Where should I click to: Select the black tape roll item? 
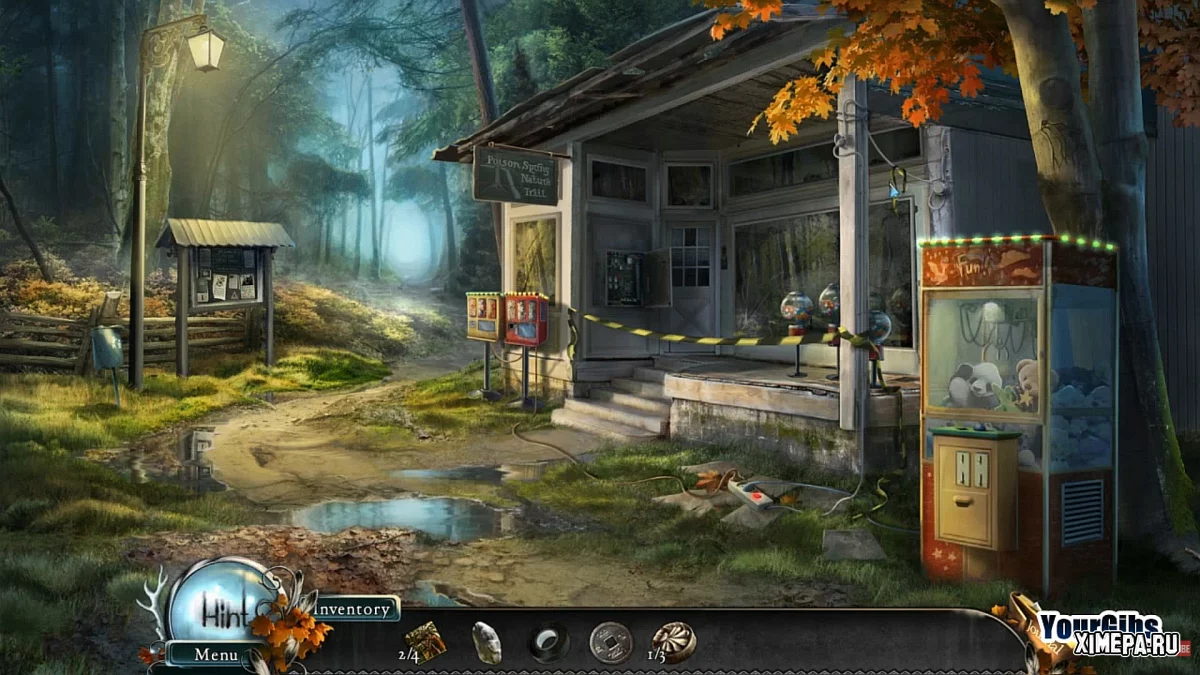click(548, 643)
